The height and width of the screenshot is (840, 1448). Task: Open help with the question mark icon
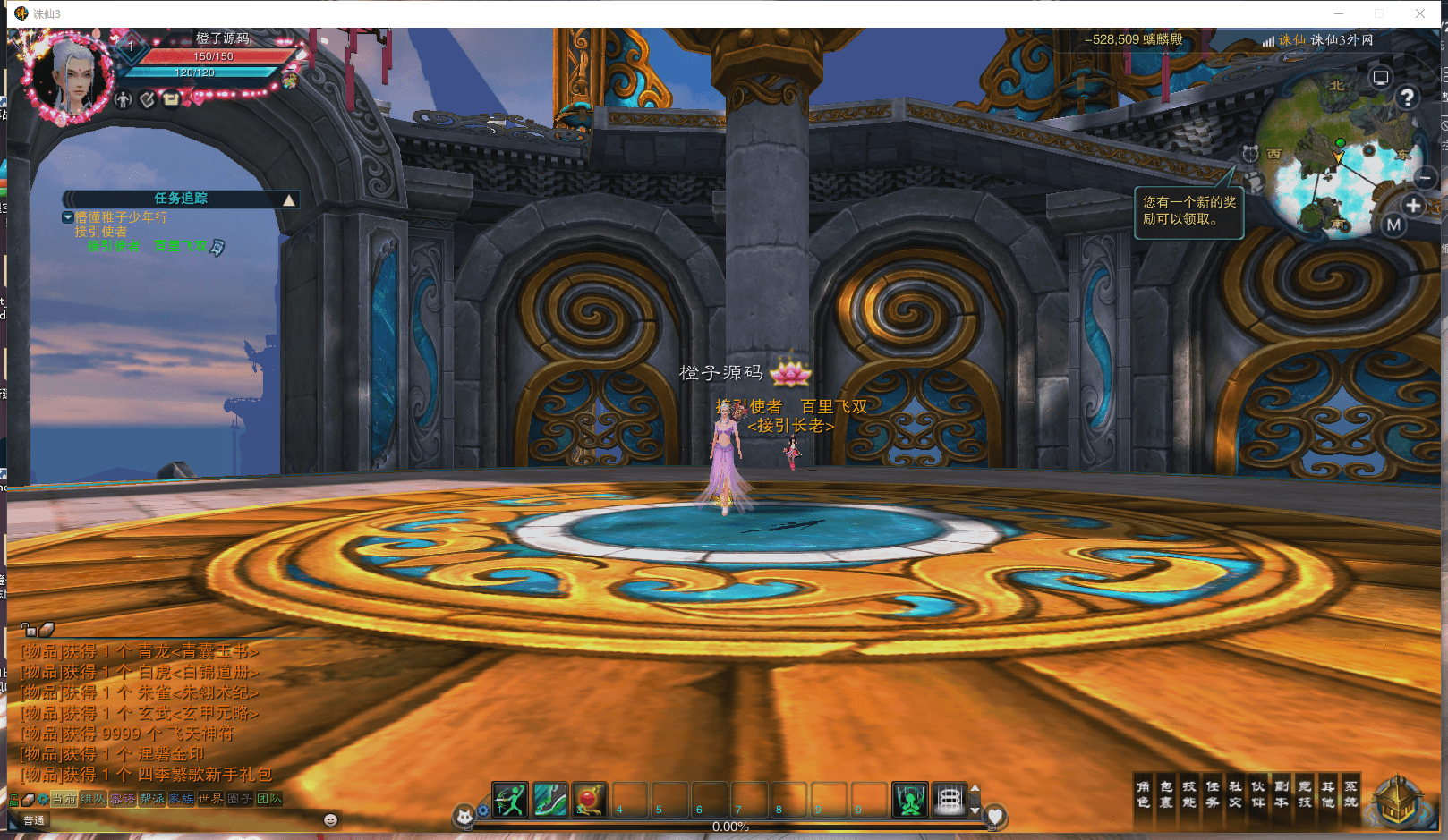1407,97
